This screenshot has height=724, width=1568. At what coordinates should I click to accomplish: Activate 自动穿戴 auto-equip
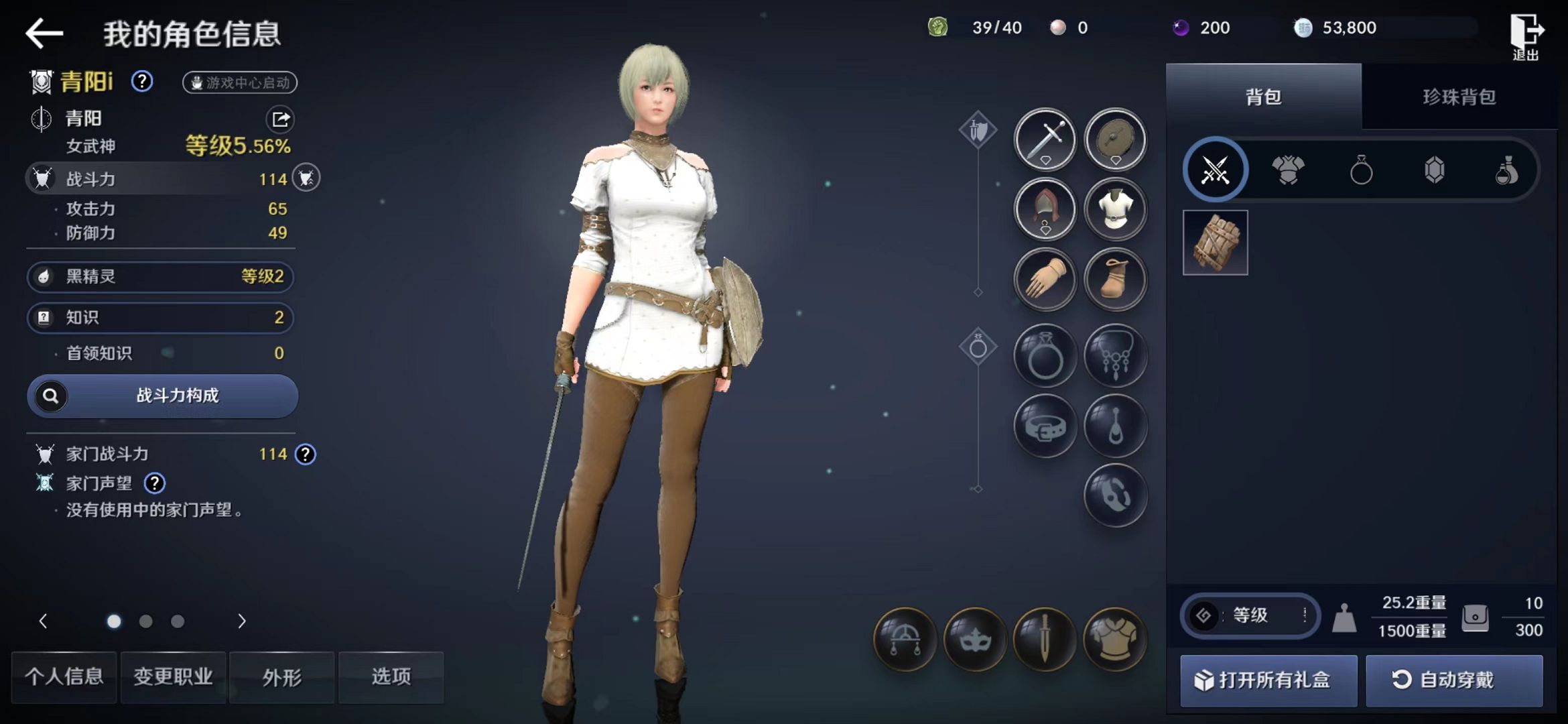point(1454,680)
